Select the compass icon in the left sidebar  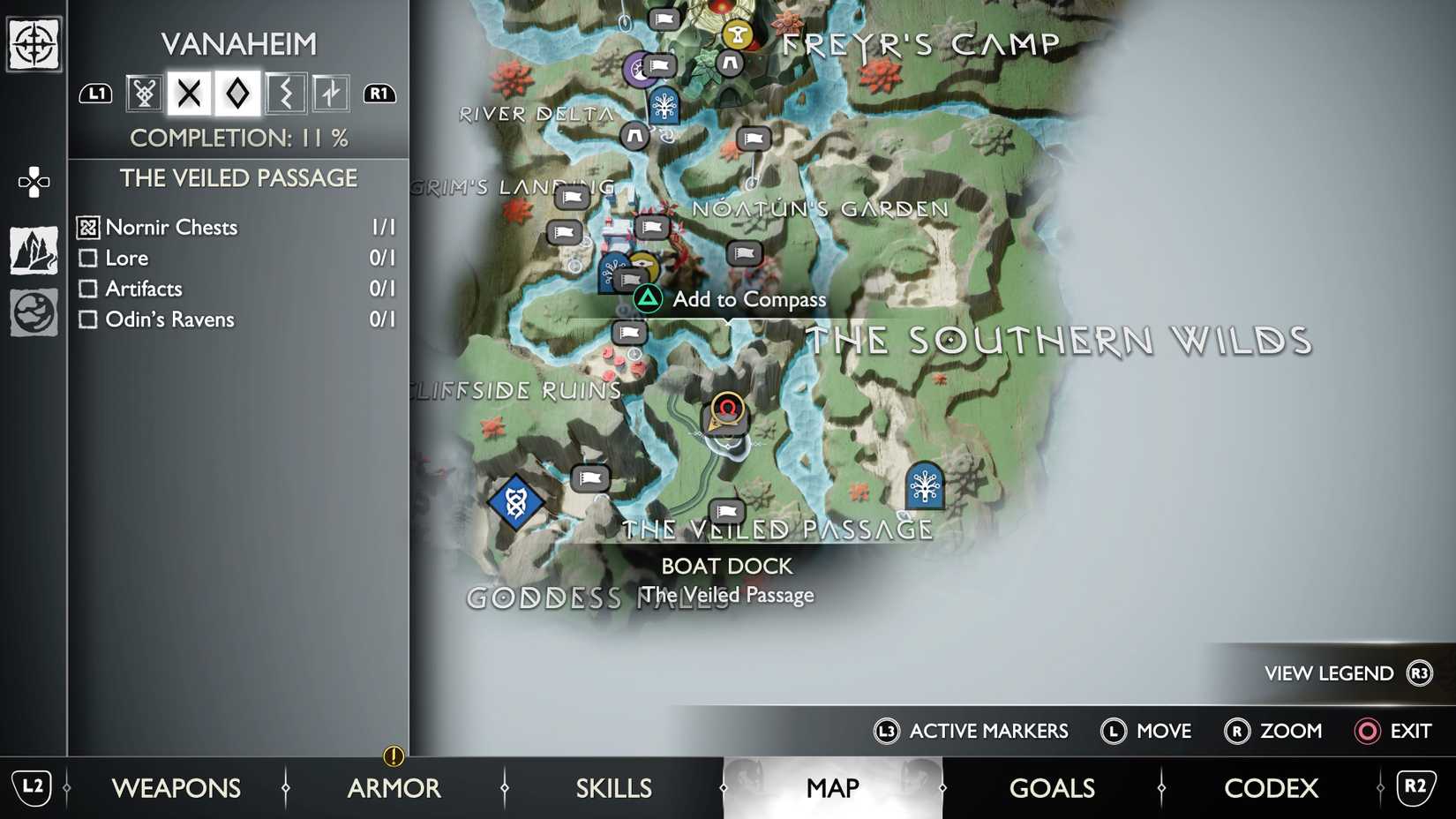33,42
